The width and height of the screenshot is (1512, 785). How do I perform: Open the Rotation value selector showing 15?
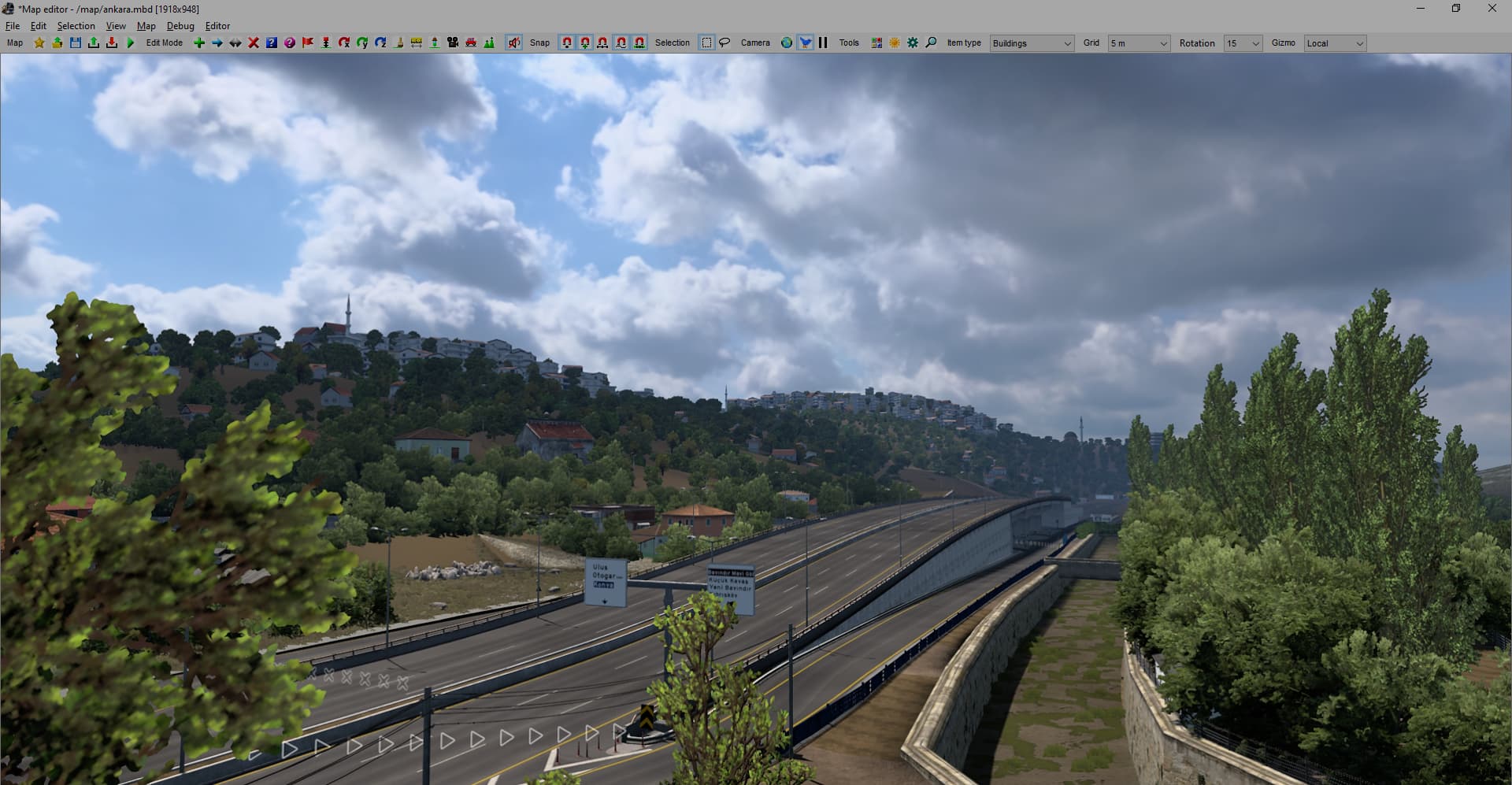[x=1243, y=43]
